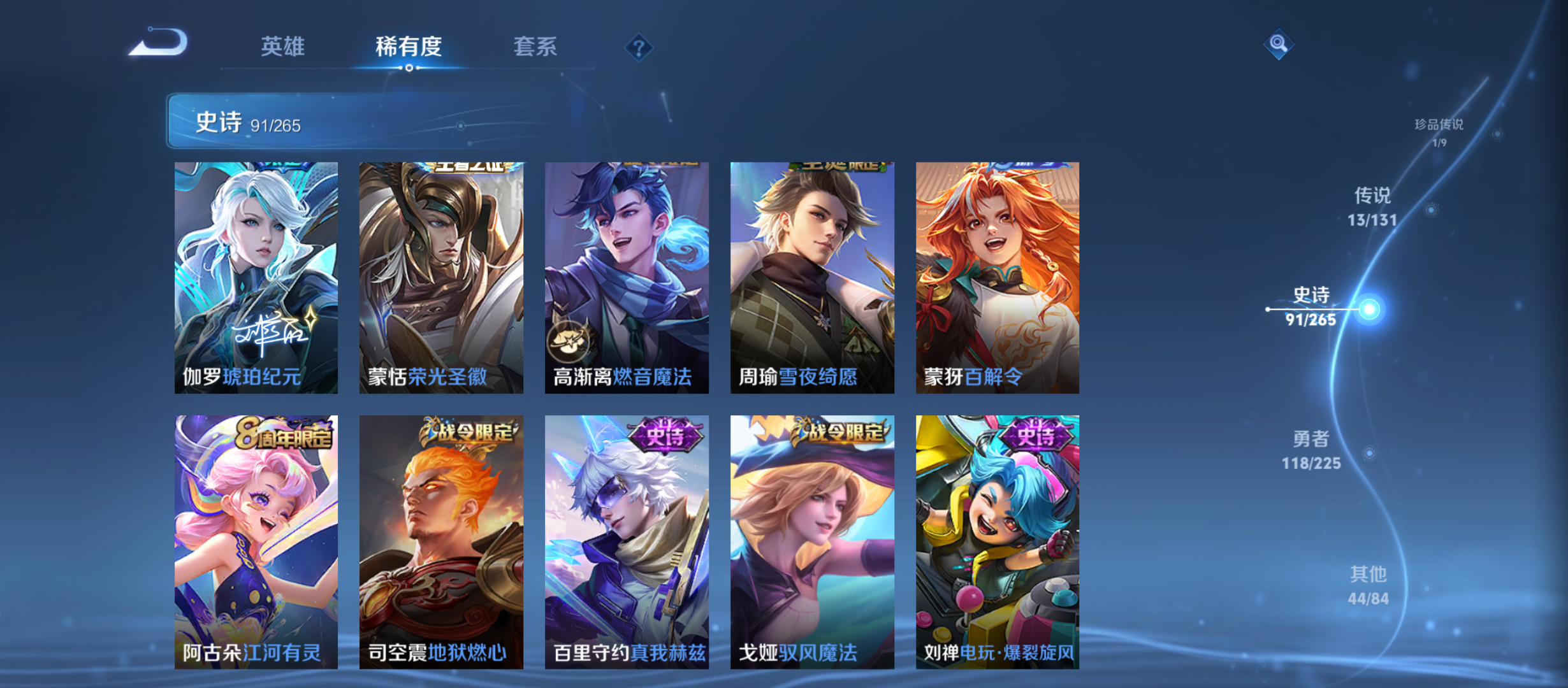
Task: Click the help question mark icon
Action: [640, 47]
